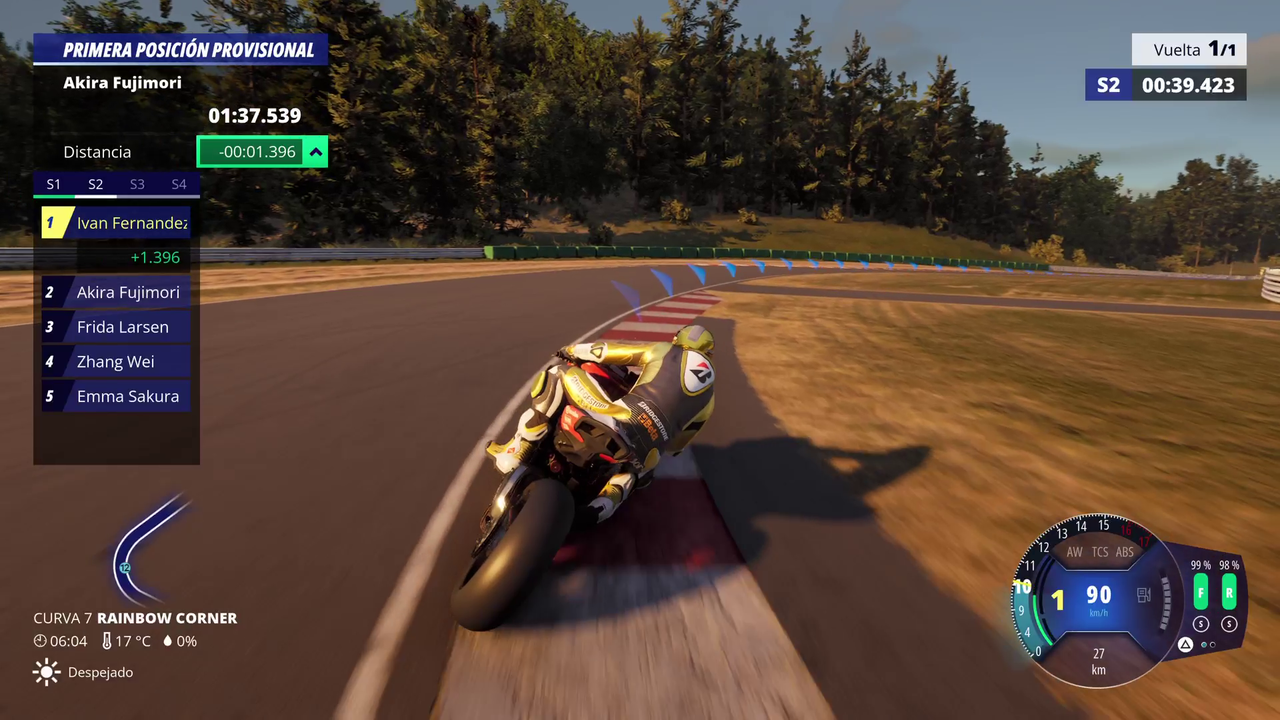Open the S3 sector tab
Screen dimensions: 1280x720
137,184
